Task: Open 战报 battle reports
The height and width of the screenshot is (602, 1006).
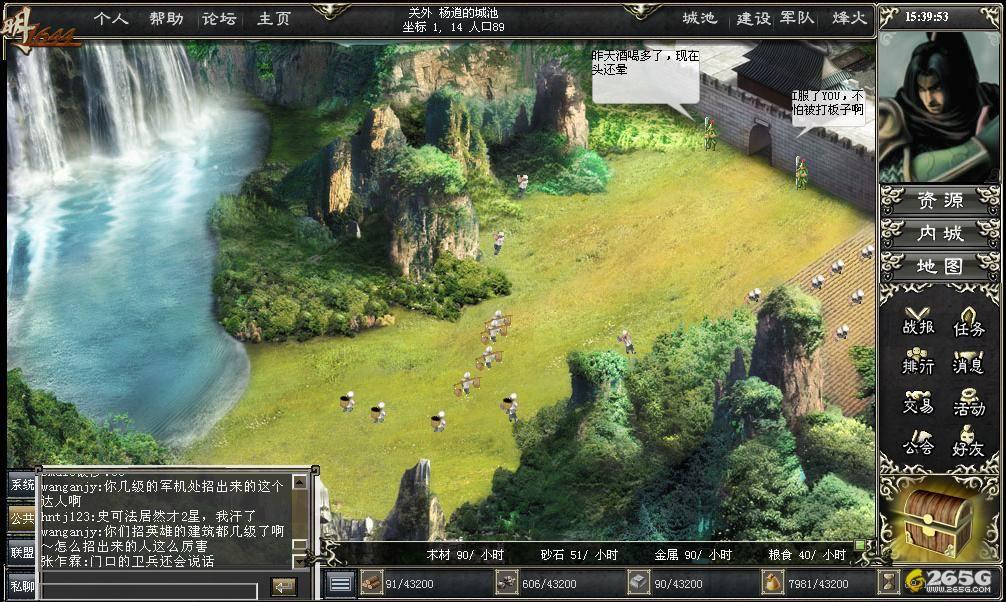Action: click(916, 322)
